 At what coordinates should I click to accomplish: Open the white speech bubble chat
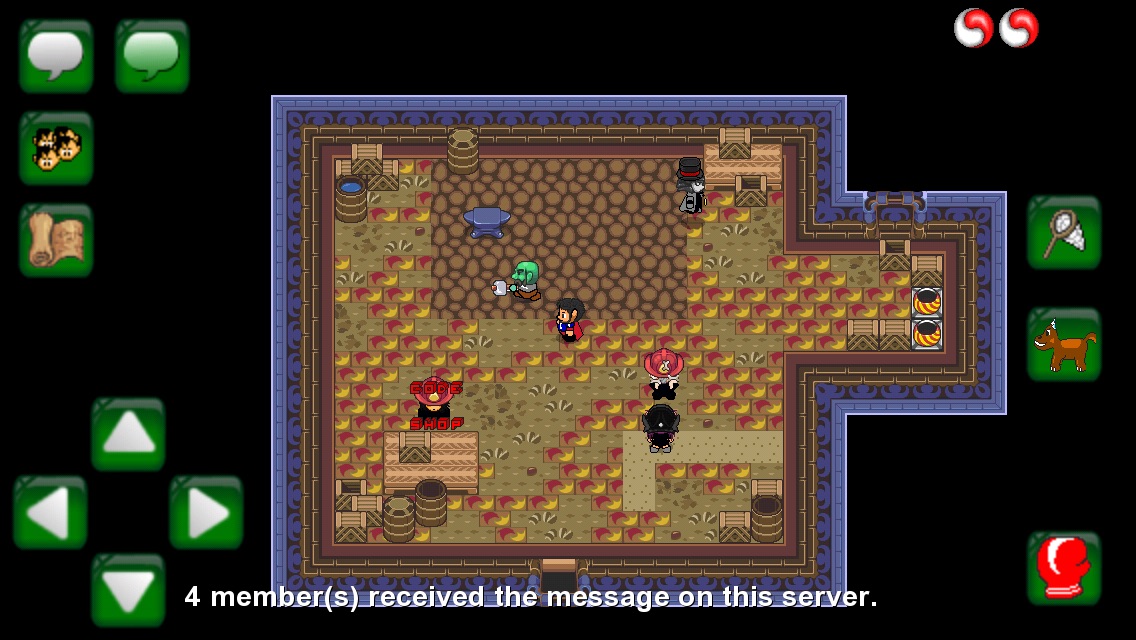point(56,56)
